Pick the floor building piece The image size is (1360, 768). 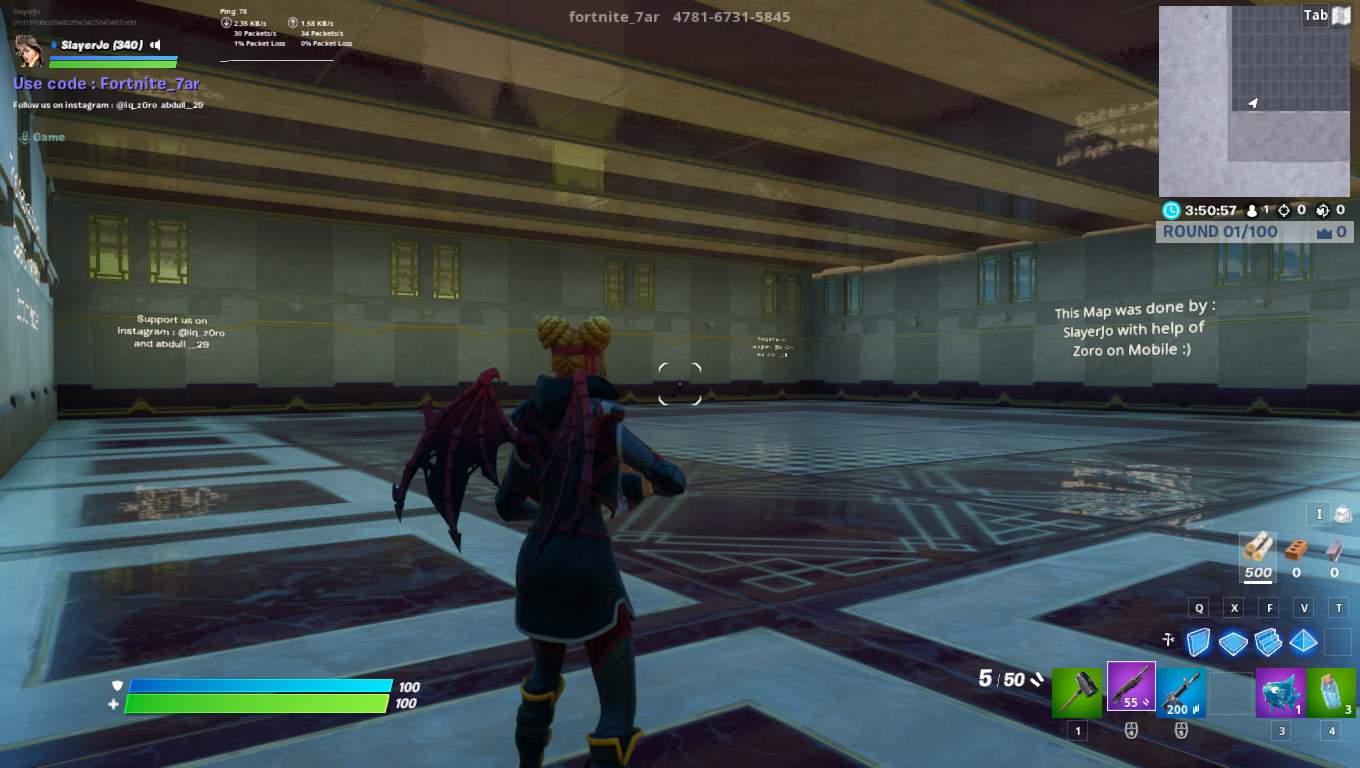1234,642
